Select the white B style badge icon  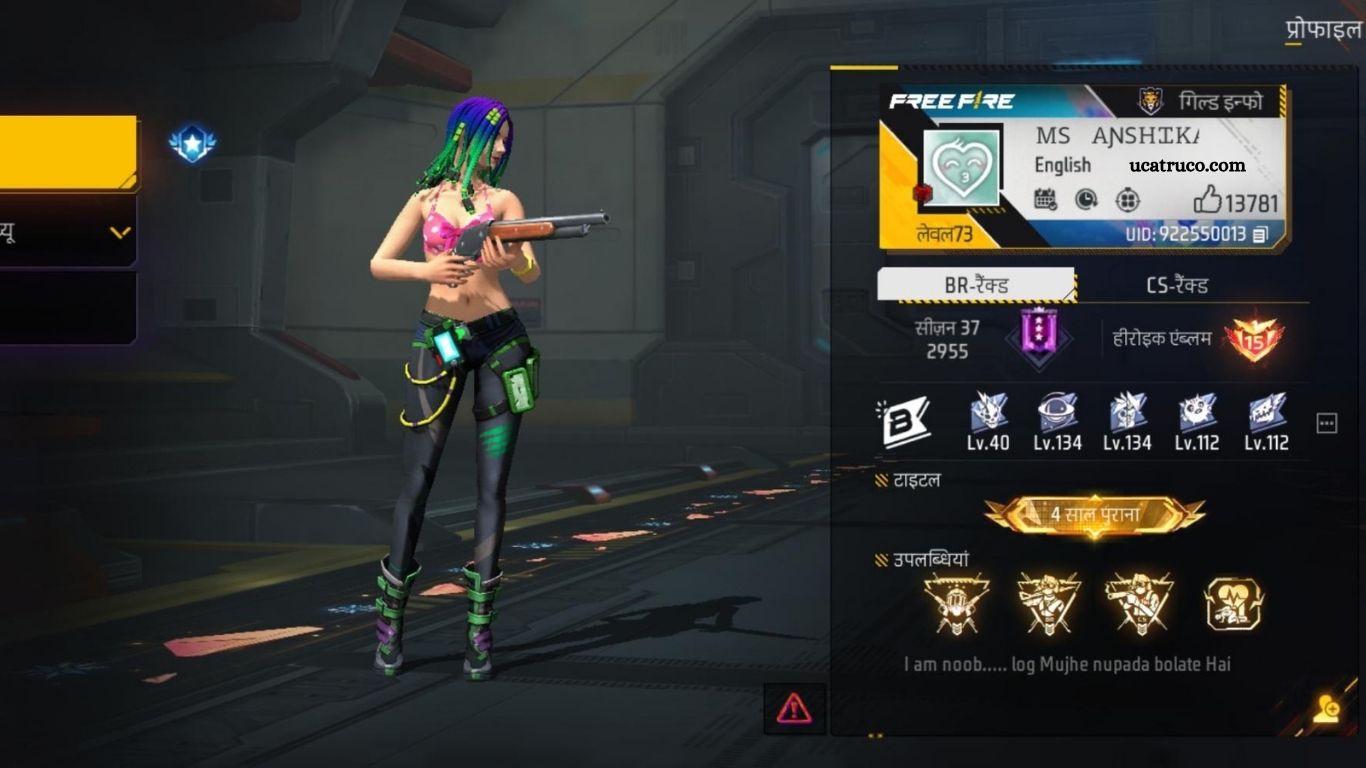[x=906, y=423]
